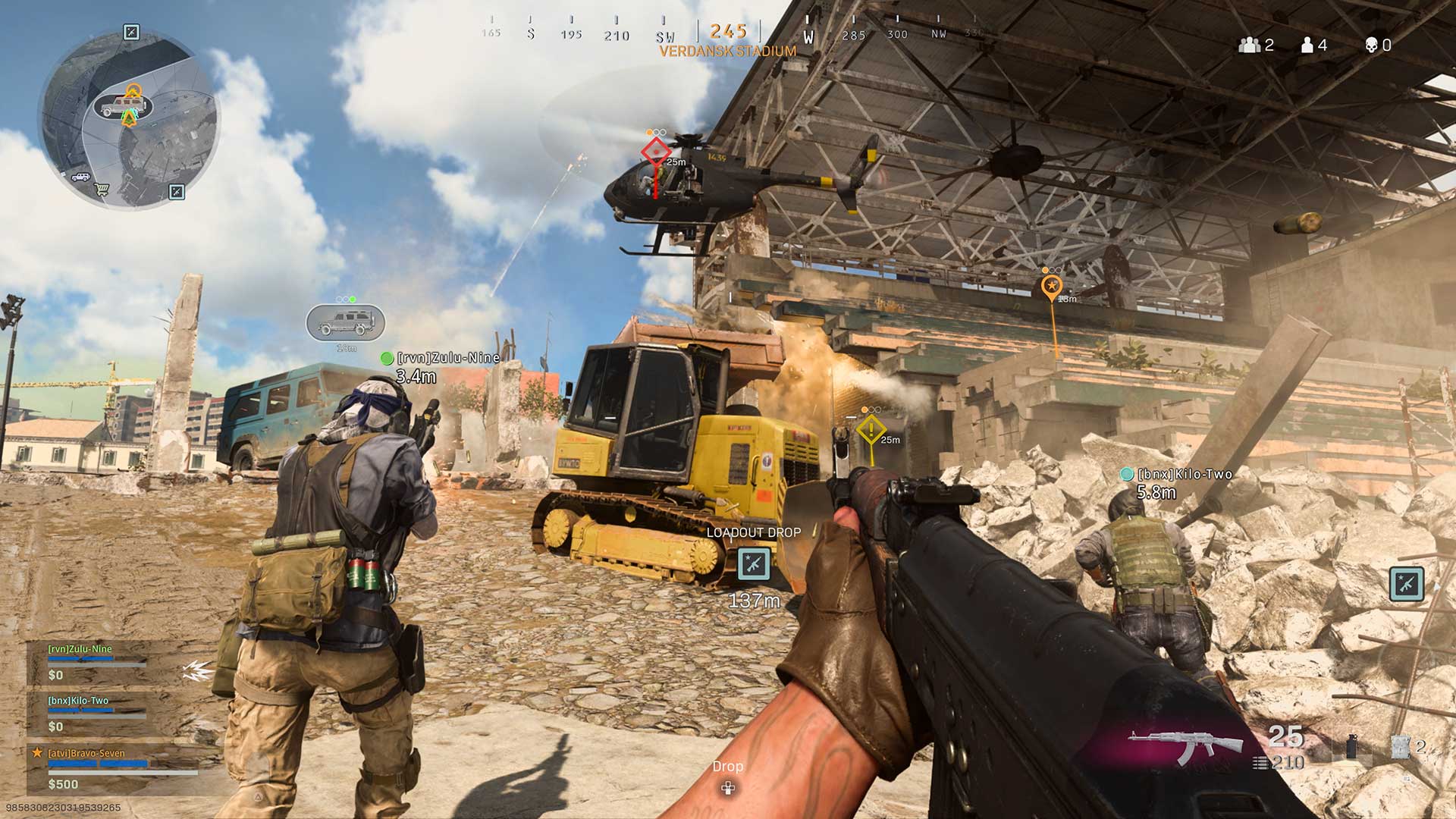
Task: Choose the AK-47 weapon icon
Action: (1185, 745)
